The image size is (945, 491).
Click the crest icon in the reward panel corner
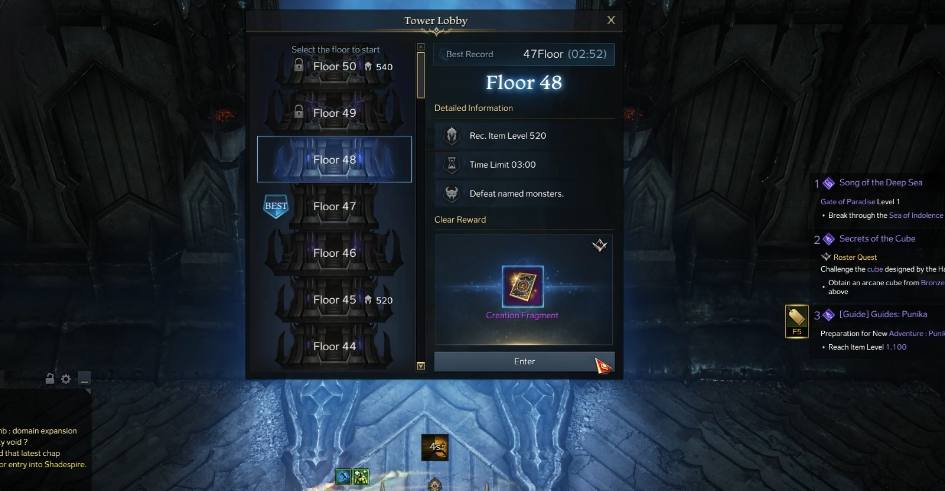click(599, 246)
